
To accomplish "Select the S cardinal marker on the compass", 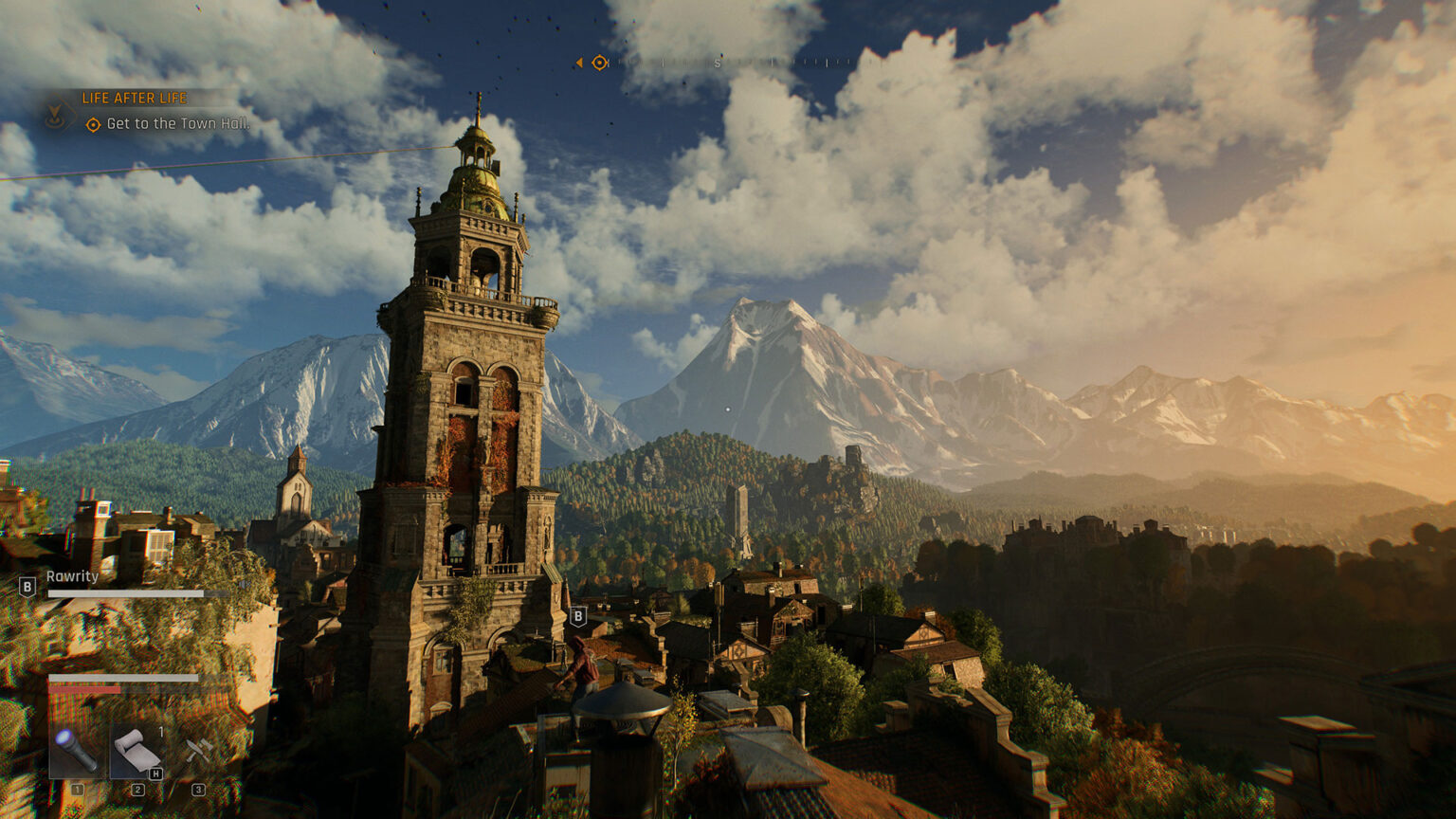I will coord(718,63).
